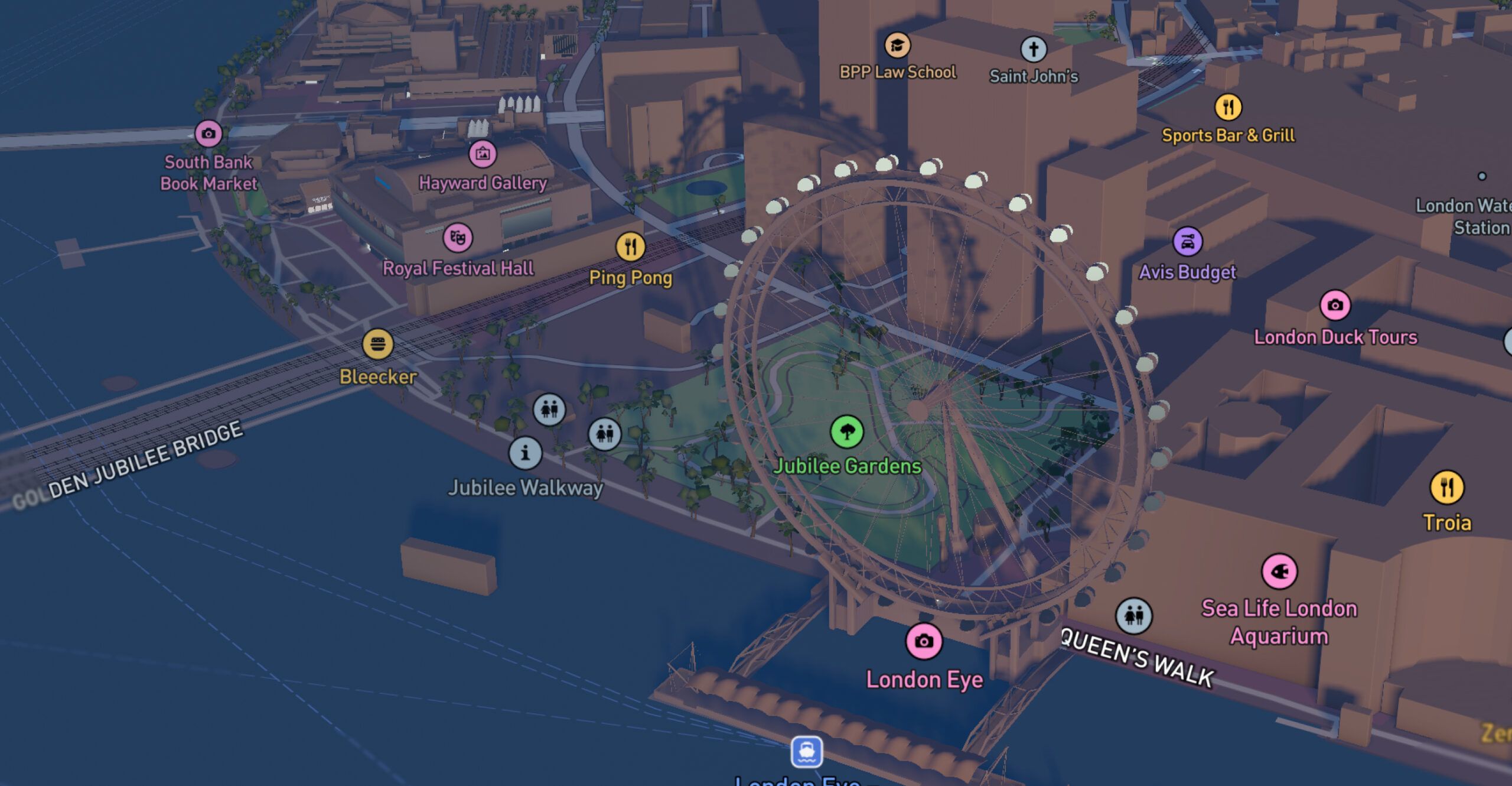Select the London Eye Pier ferry icon

click(x=807, y=749)
